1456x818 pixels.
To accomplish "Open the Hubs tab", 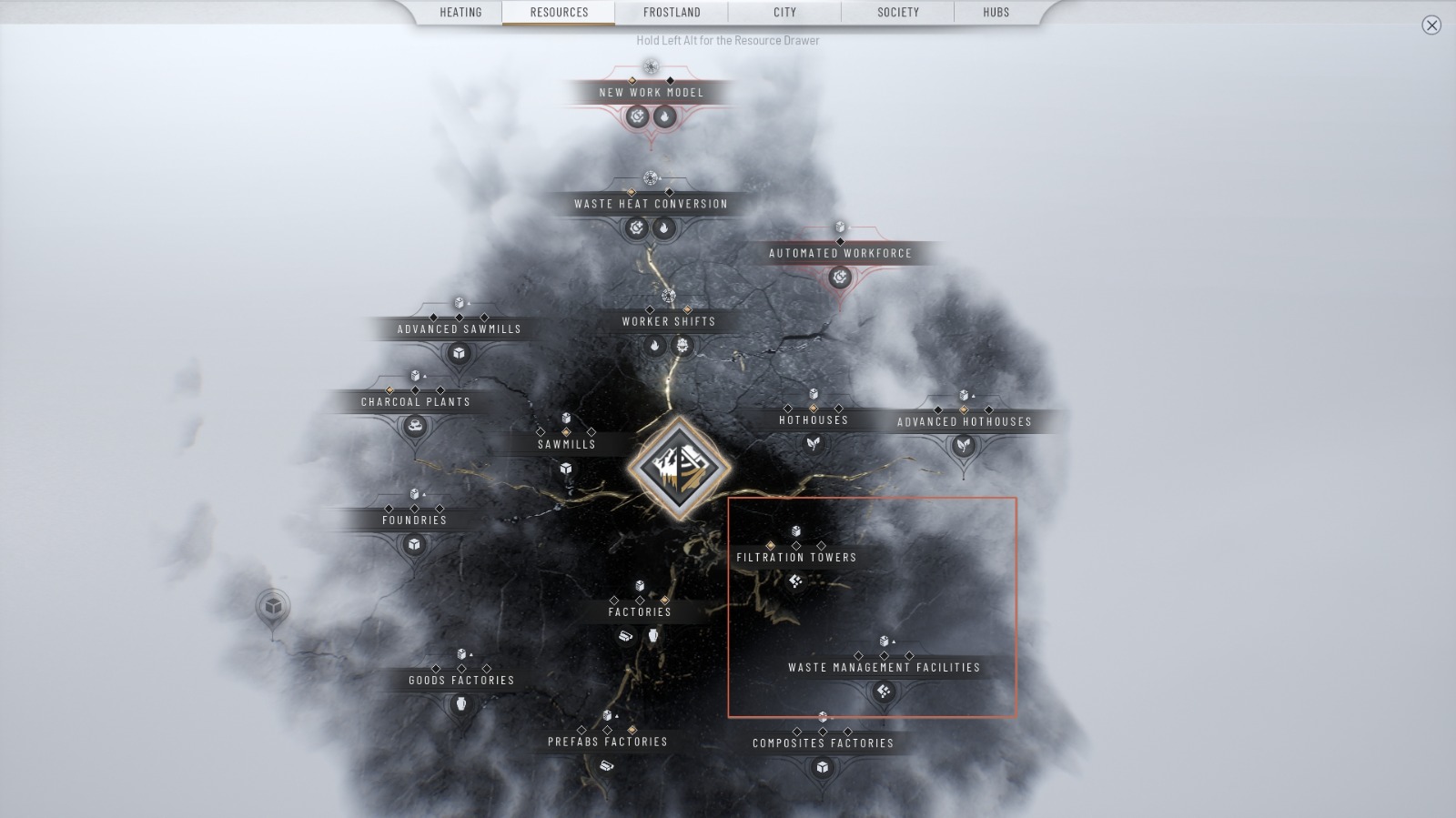I will 995,12.
